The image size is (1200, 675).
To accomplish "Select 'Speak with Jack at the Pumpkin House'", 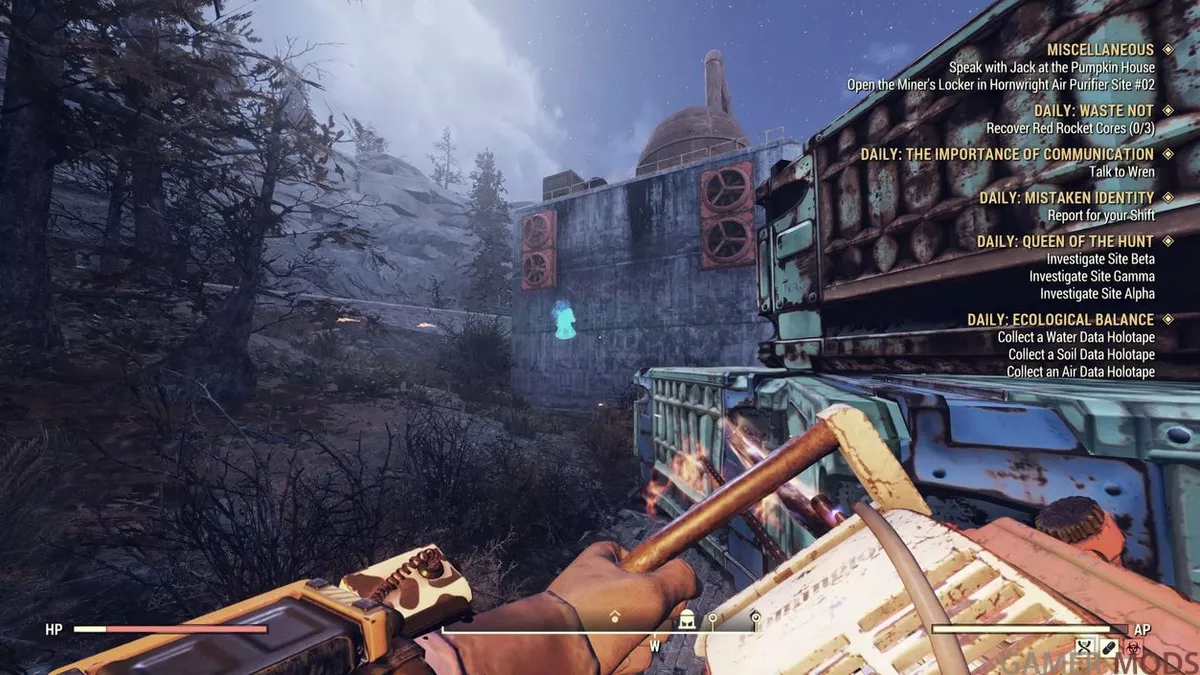I will 1052,67.
